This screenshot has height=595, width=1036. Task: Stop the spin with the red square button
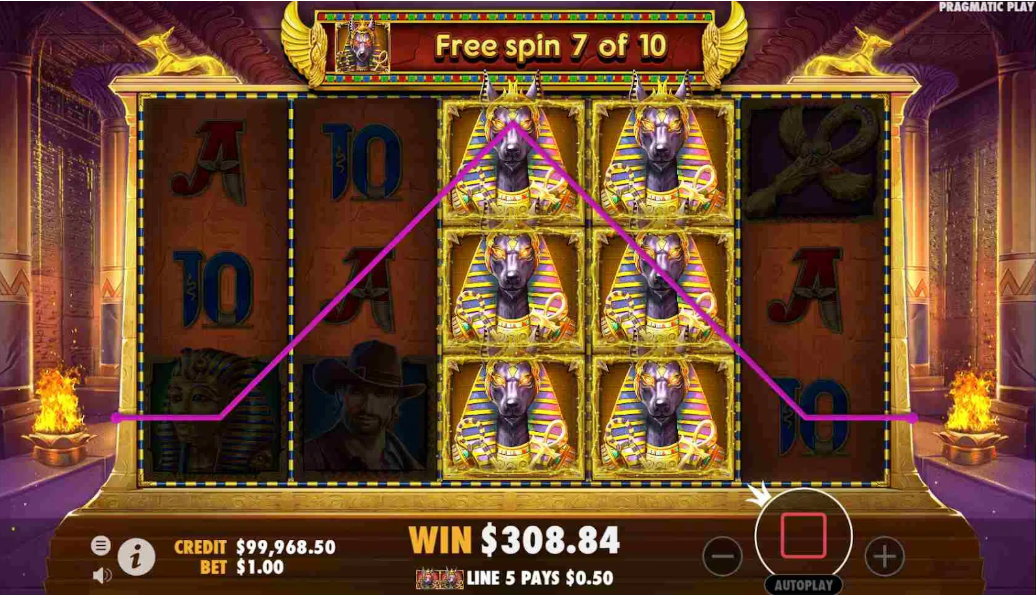pyautogui.click(x=803, y=536)
